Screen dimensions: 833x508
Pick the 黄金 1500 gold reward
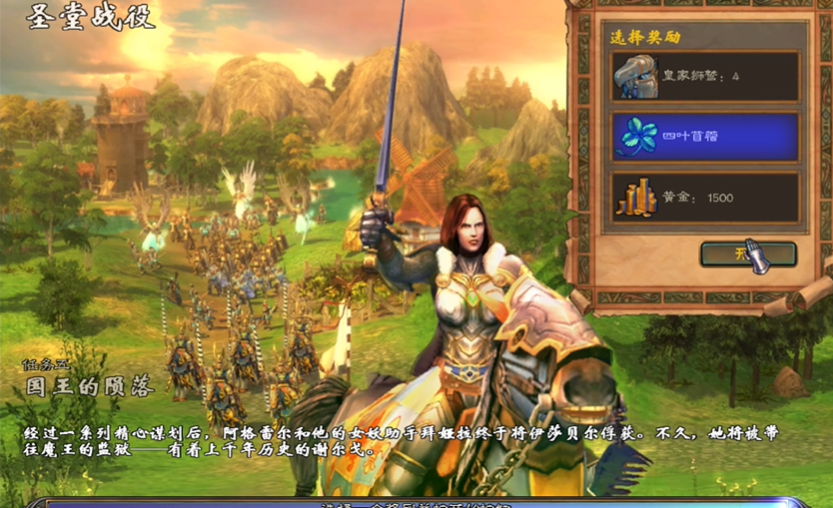[704, 198]
